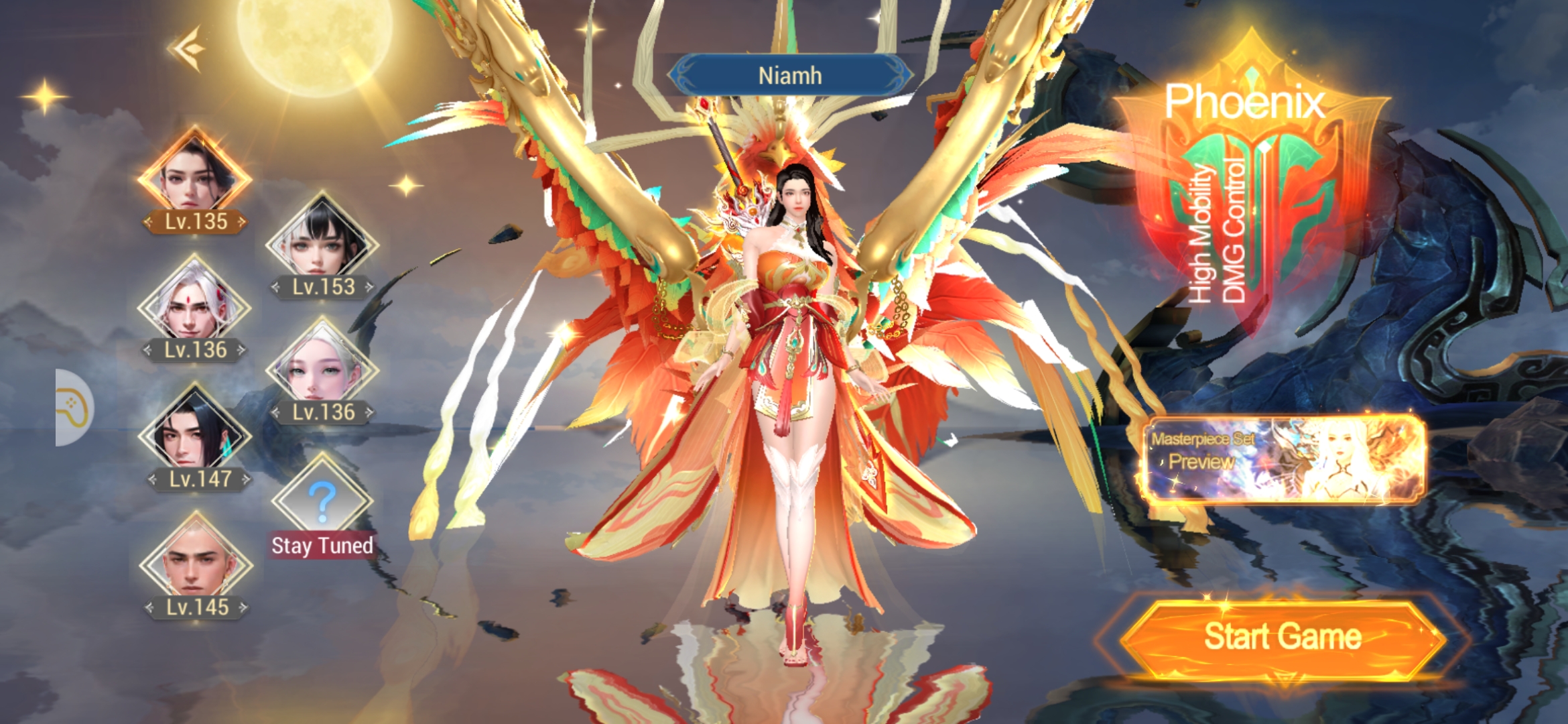Open the Masterpiece Set Preview banner
The image size is (1568, 724).
[x=1282, y=460]
